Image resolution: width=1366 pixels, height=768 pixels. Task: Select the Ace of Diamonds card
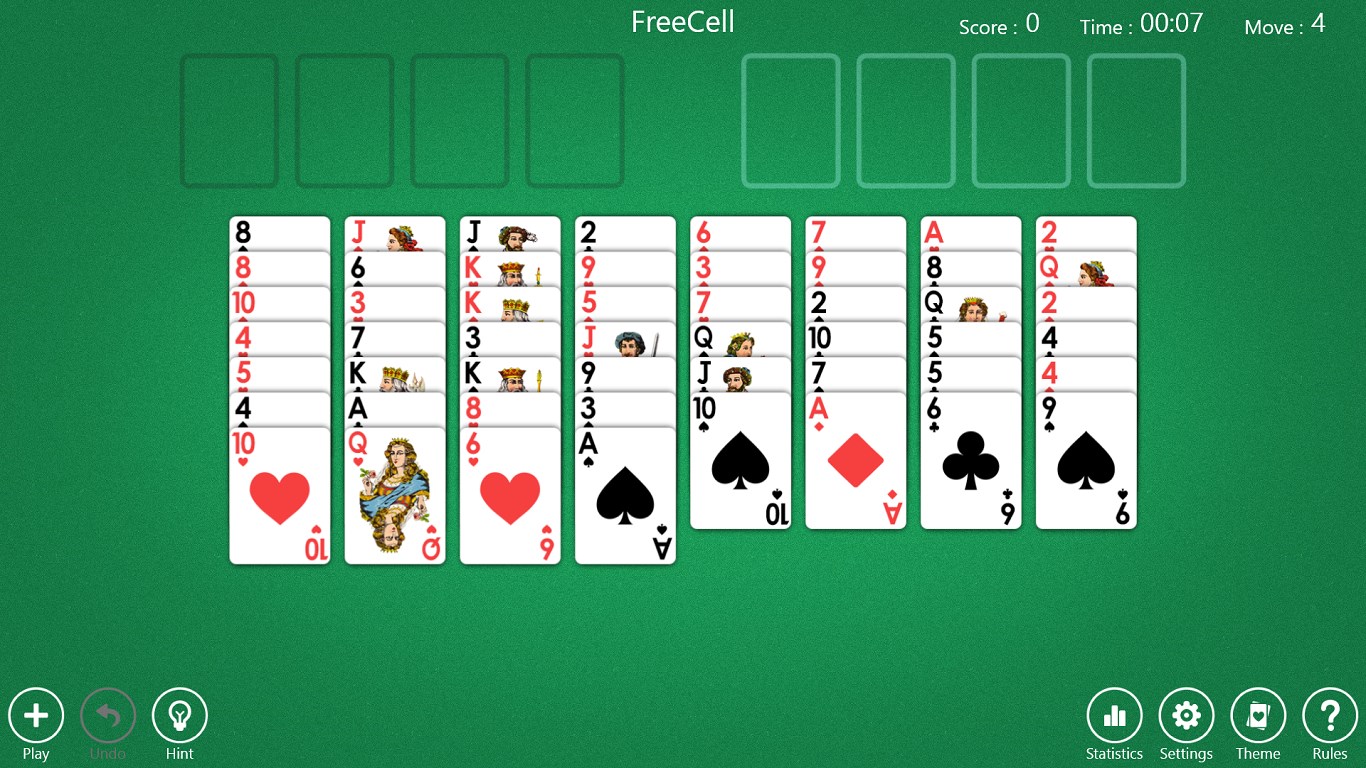tap(855, 460)
